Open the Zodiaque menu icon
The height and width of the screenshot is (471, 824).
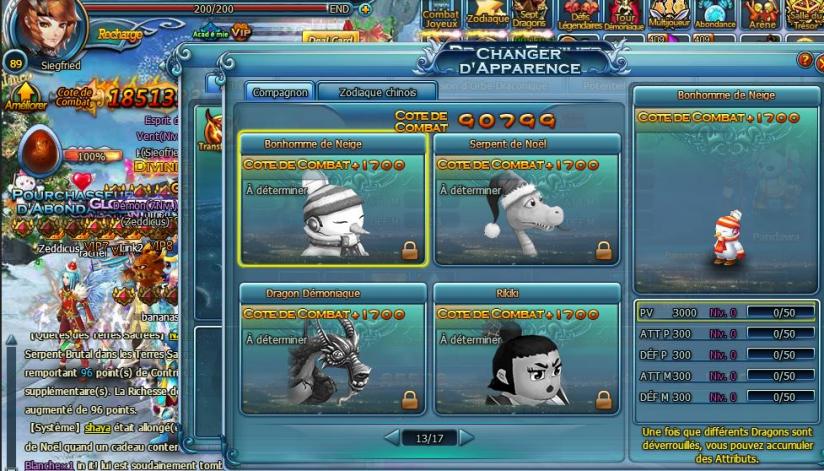coord(488,15)
